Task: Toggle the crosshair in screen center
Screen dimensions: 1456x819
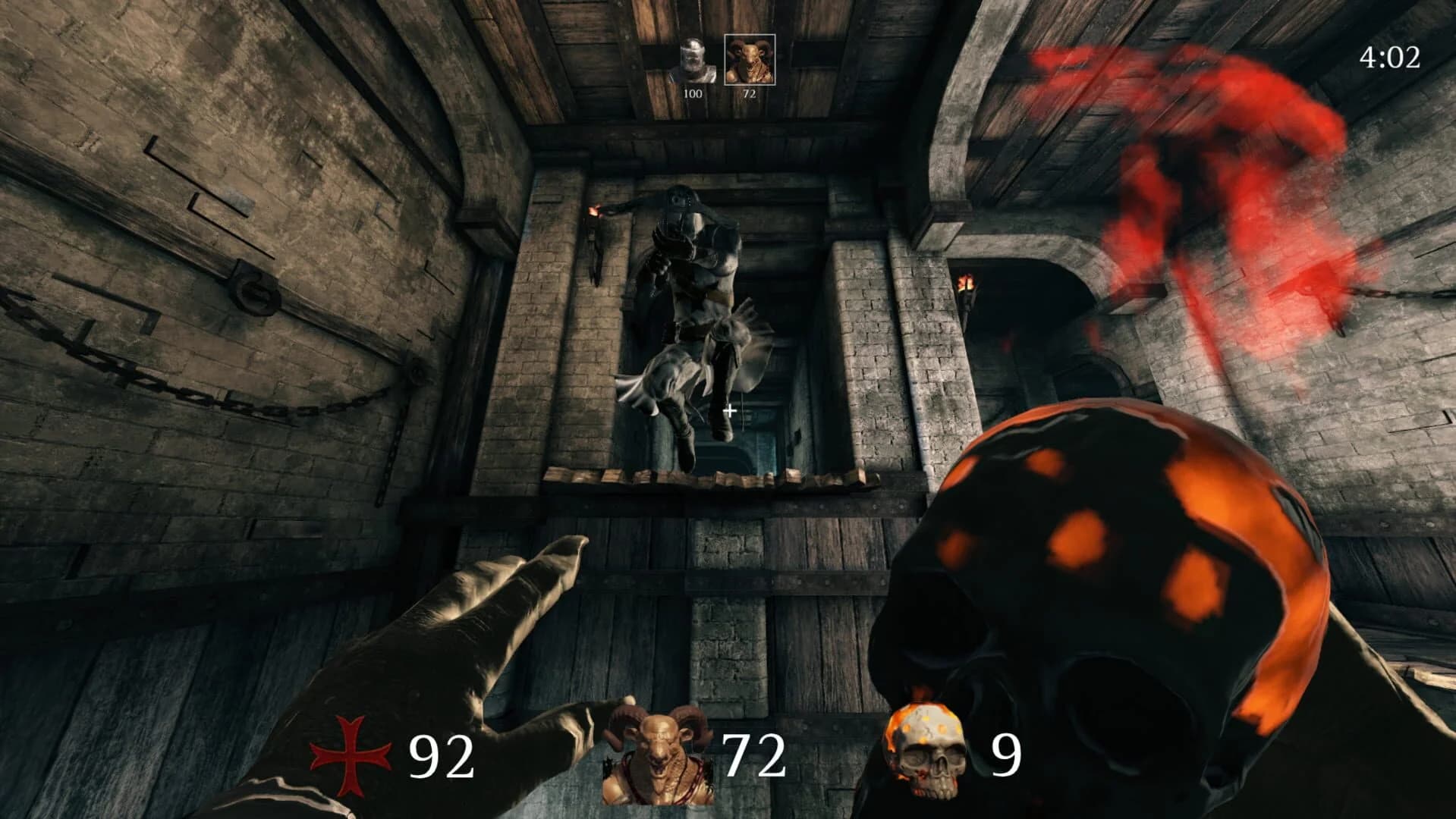Action: point(730,412)
